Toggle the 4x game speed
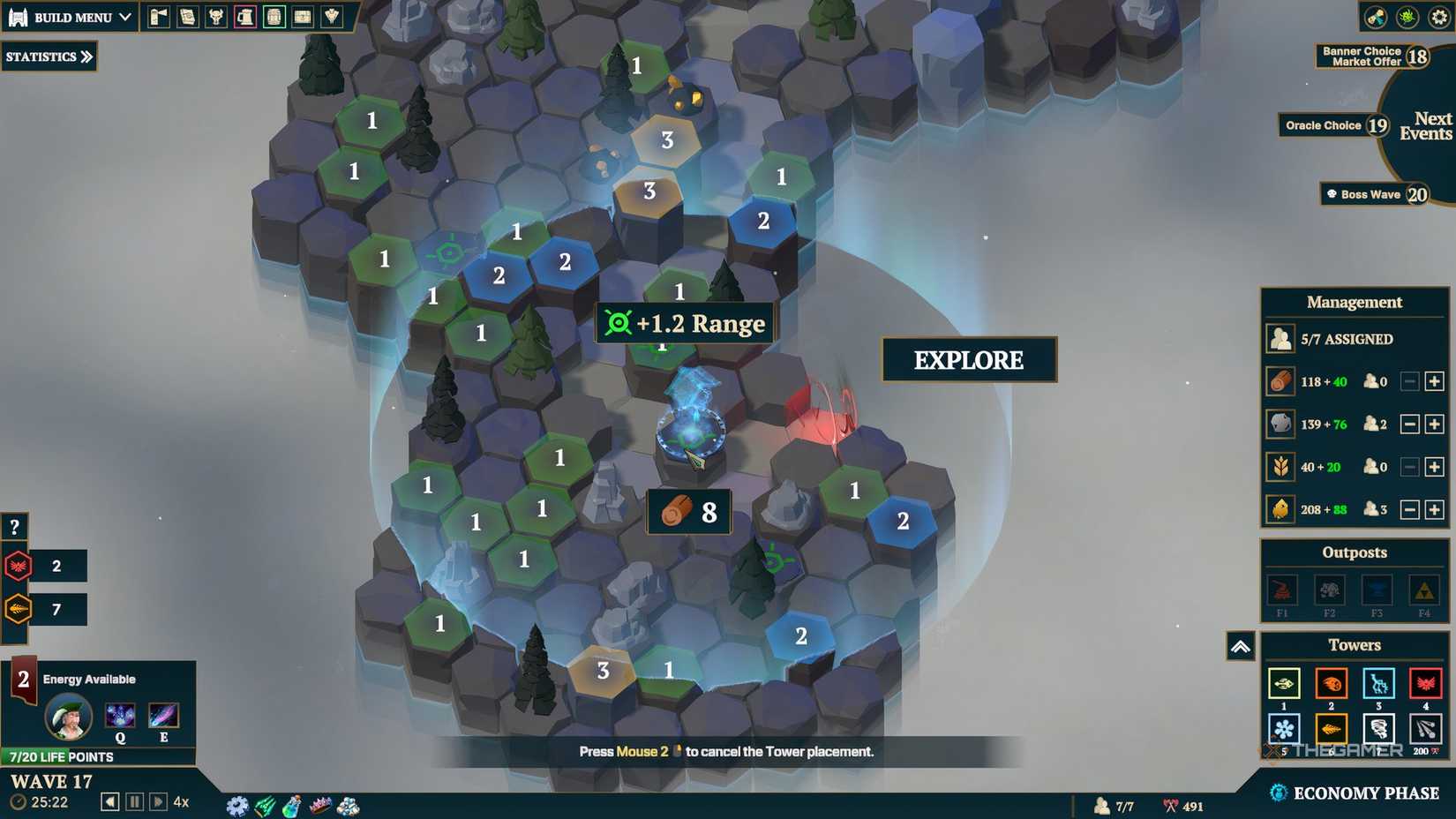The width and height of the screenshot is (1456, 819). 181,801
